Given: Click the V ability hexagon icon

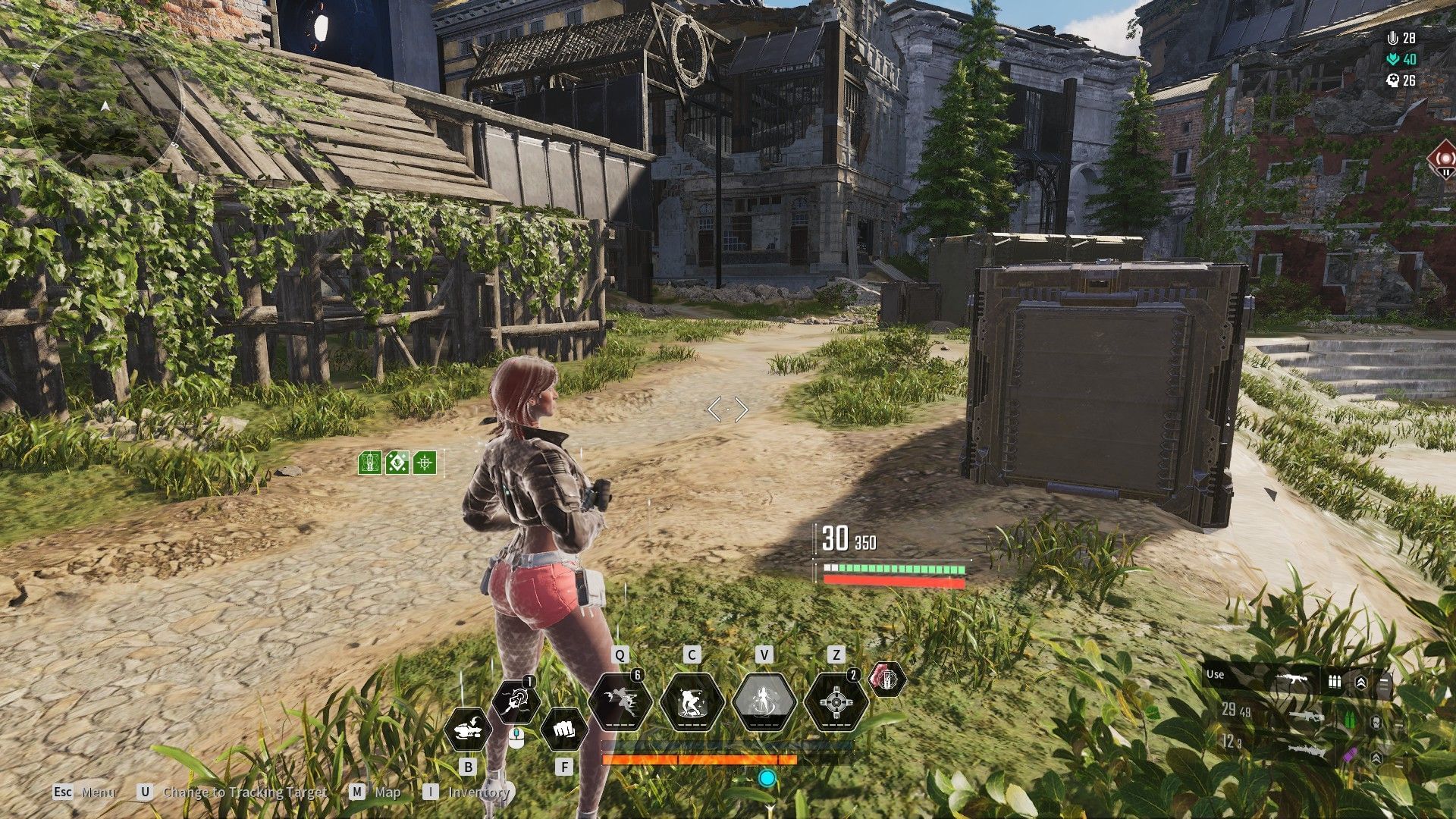Looking at the screenshot, I should [x=764, y=700].
